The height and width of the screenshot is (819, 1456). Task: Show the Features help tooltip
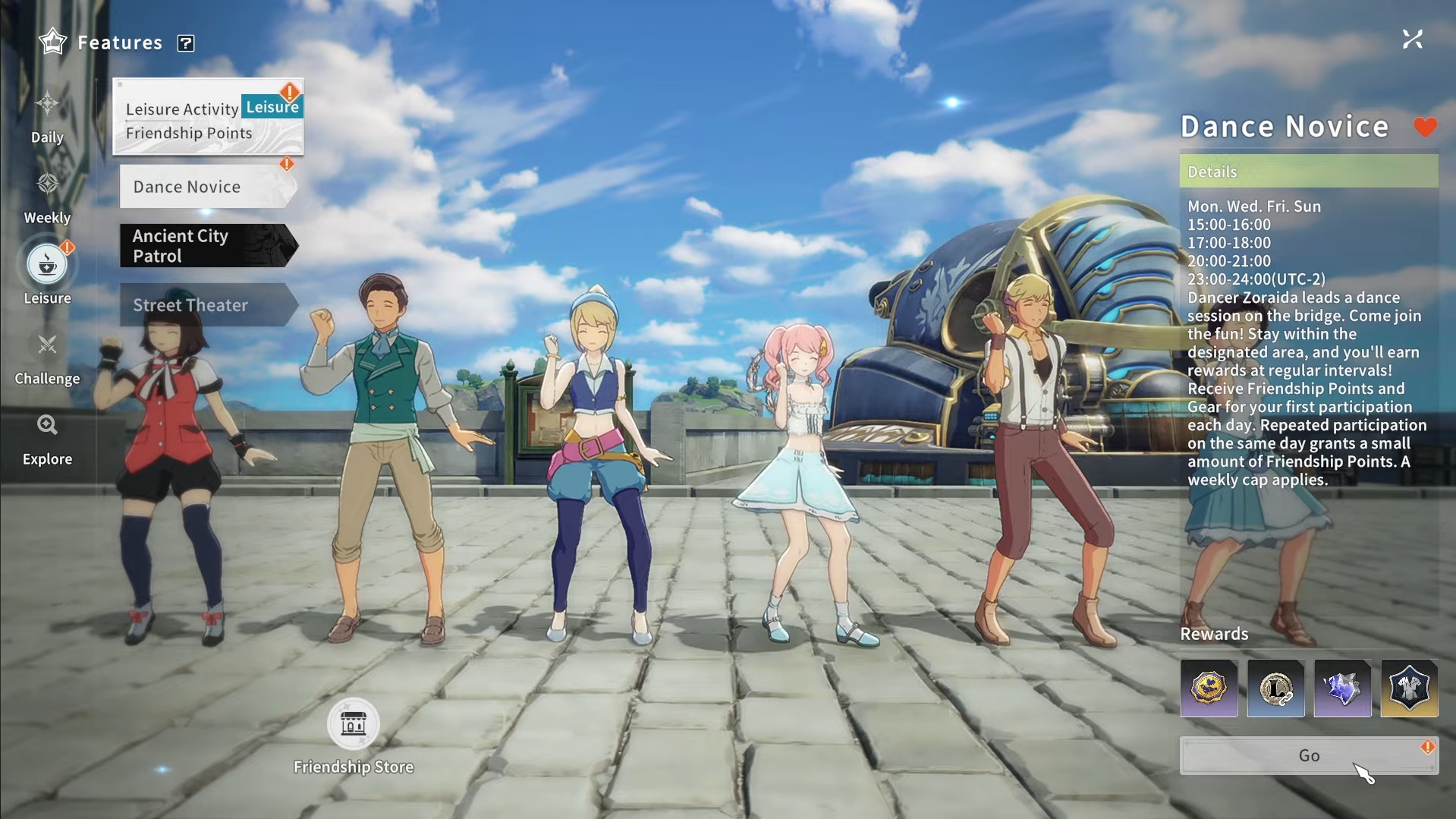[x=186, y=43]
